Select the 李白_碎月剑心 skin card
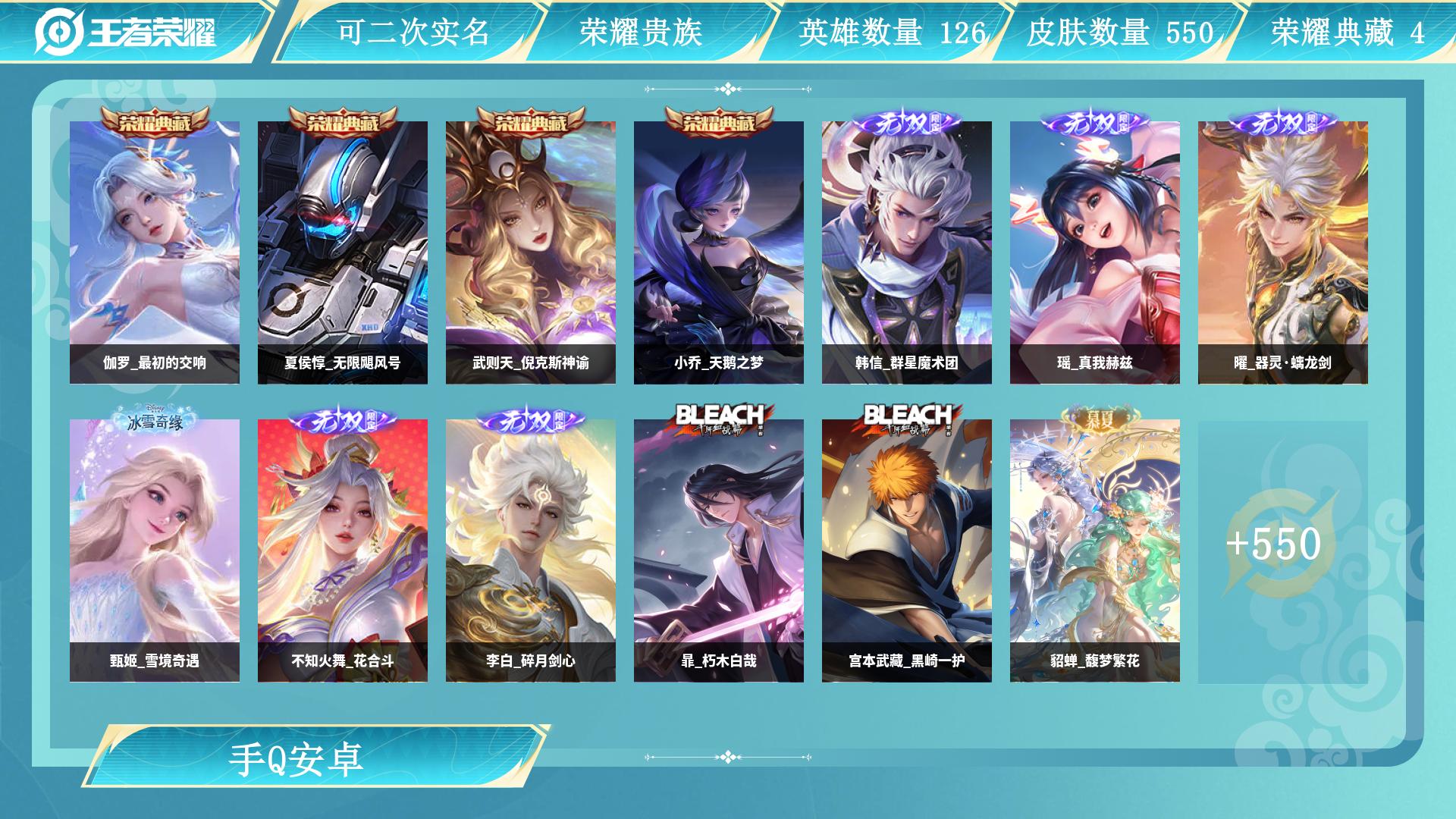 (x=531, y=550)
